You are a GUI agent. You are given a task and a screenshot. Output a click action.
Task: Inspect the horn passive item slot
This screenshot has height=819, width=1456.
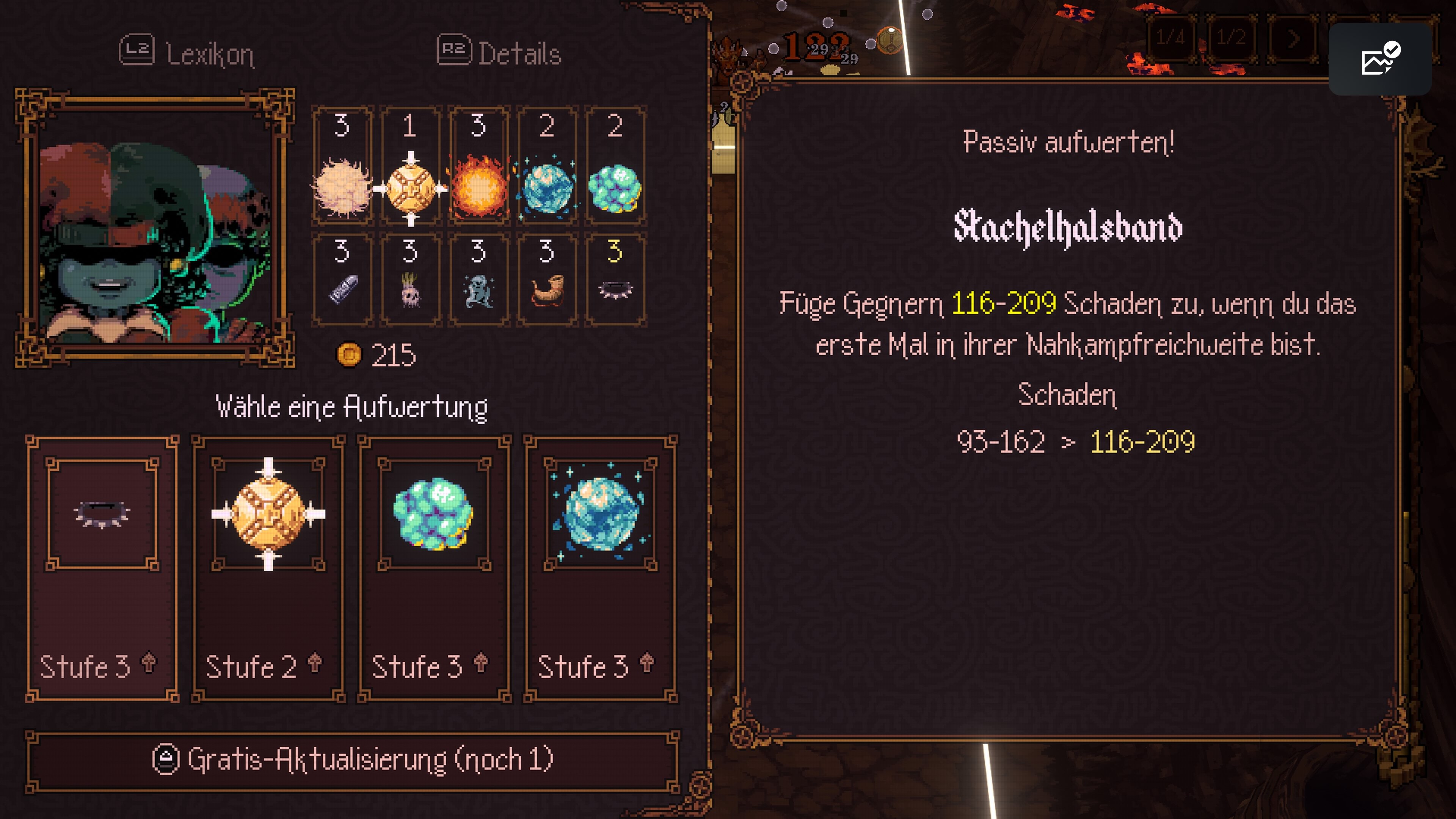[x=547, y=280]
